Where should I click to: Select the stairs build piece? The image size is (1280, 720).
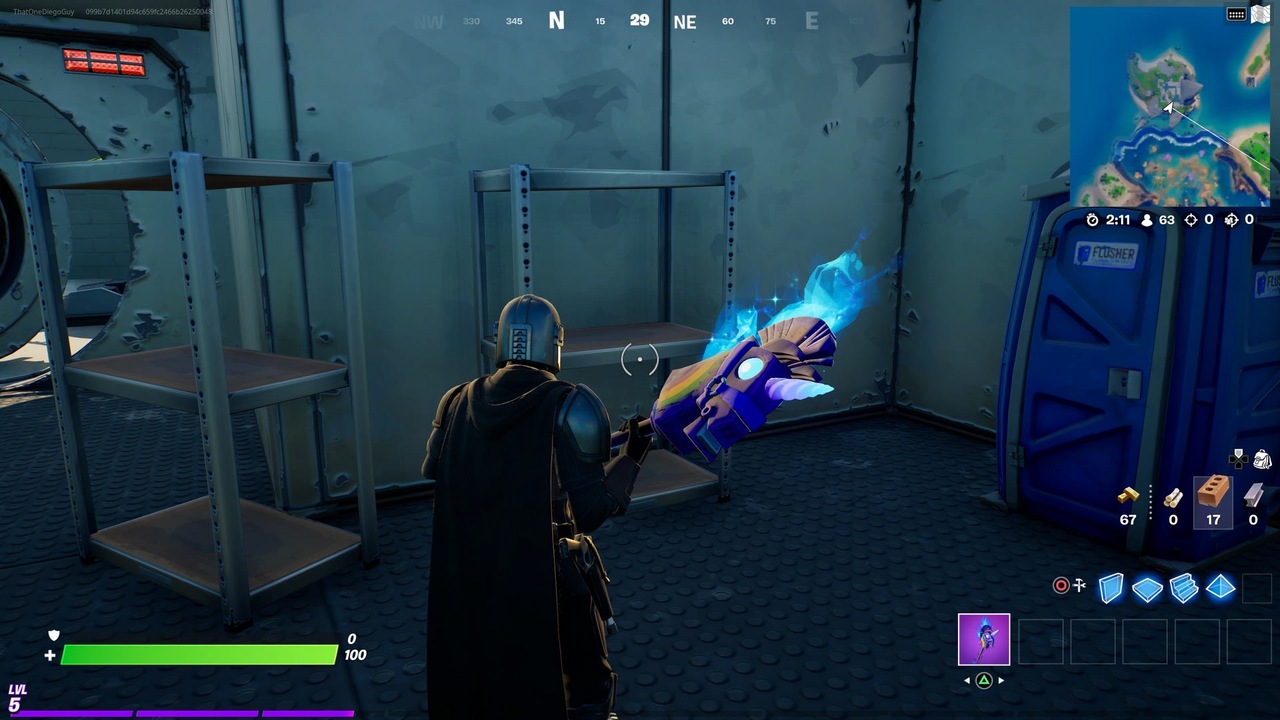(1184, 586)
